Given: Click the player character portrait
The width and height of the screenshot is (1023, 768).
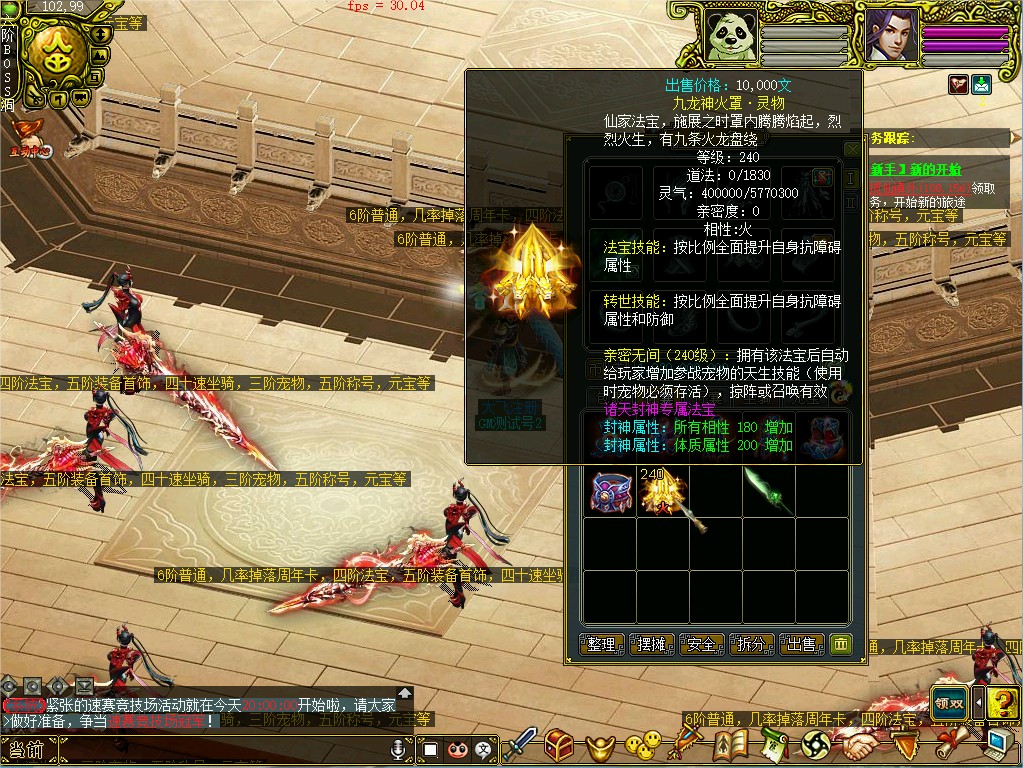Looking at the screenshot, I should tap(890, 36).
